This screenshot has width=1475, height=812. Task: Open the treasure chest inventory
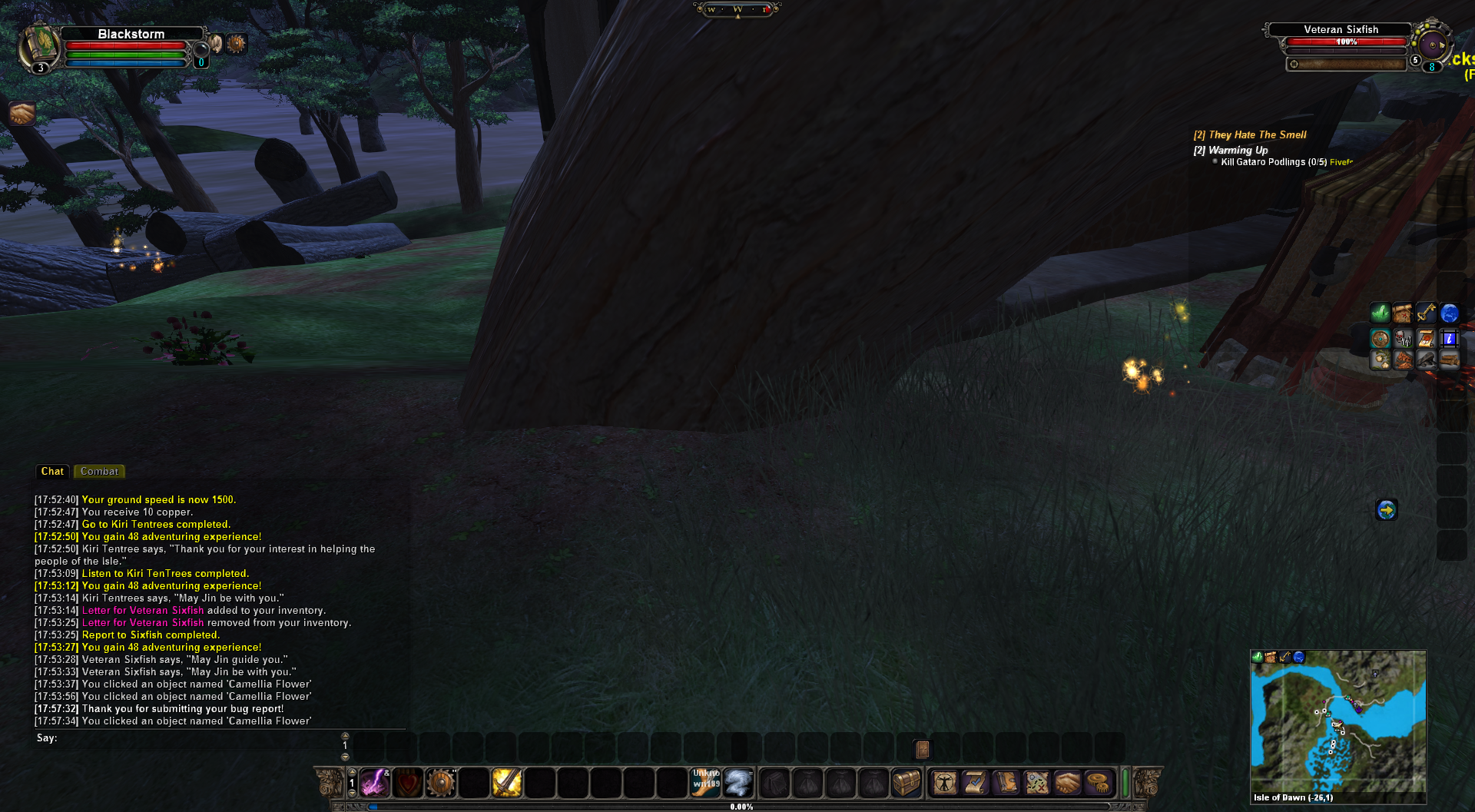coord(906,783)
